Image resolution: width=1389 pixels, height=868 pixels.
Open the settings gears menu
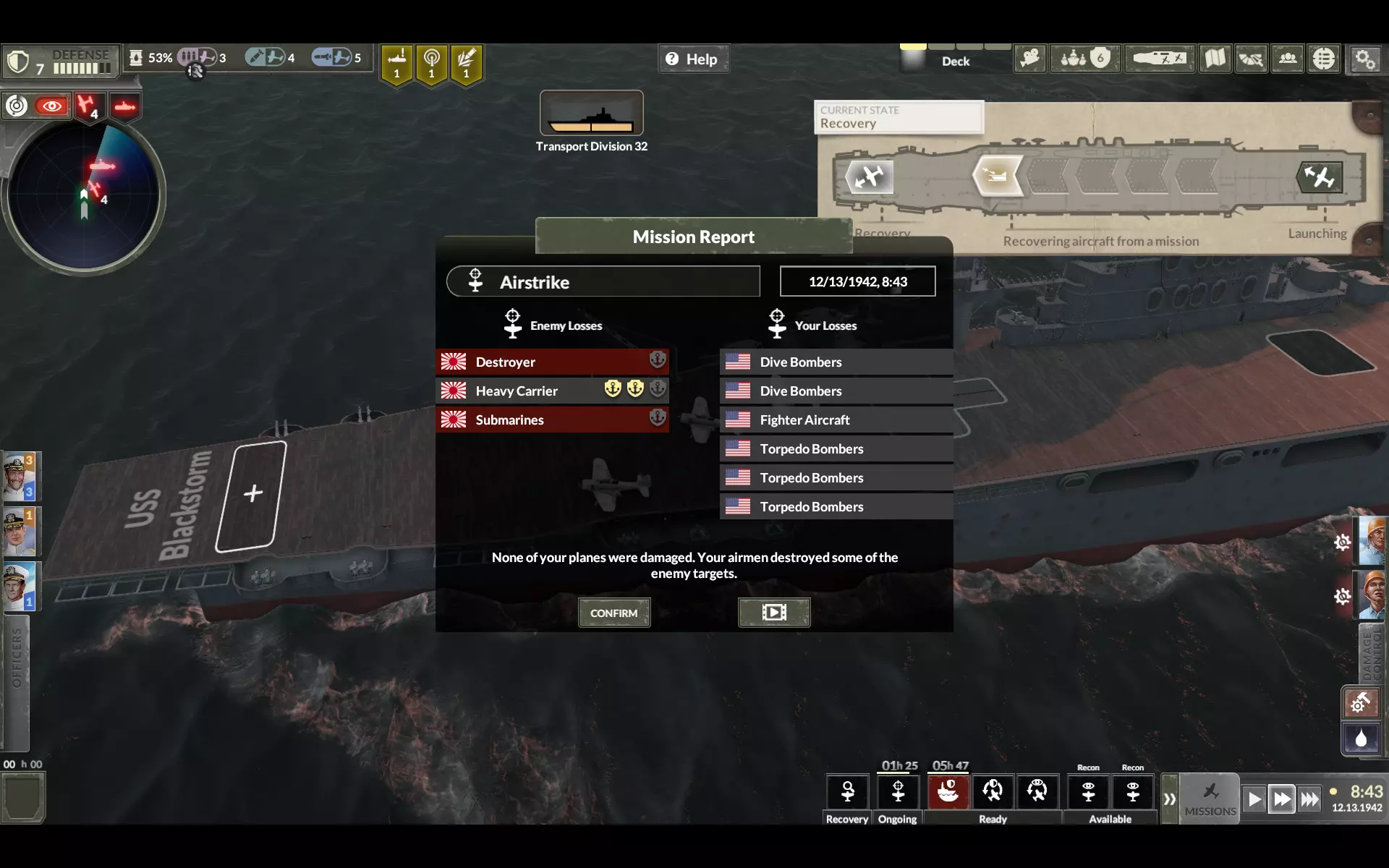click(1364, 59)
